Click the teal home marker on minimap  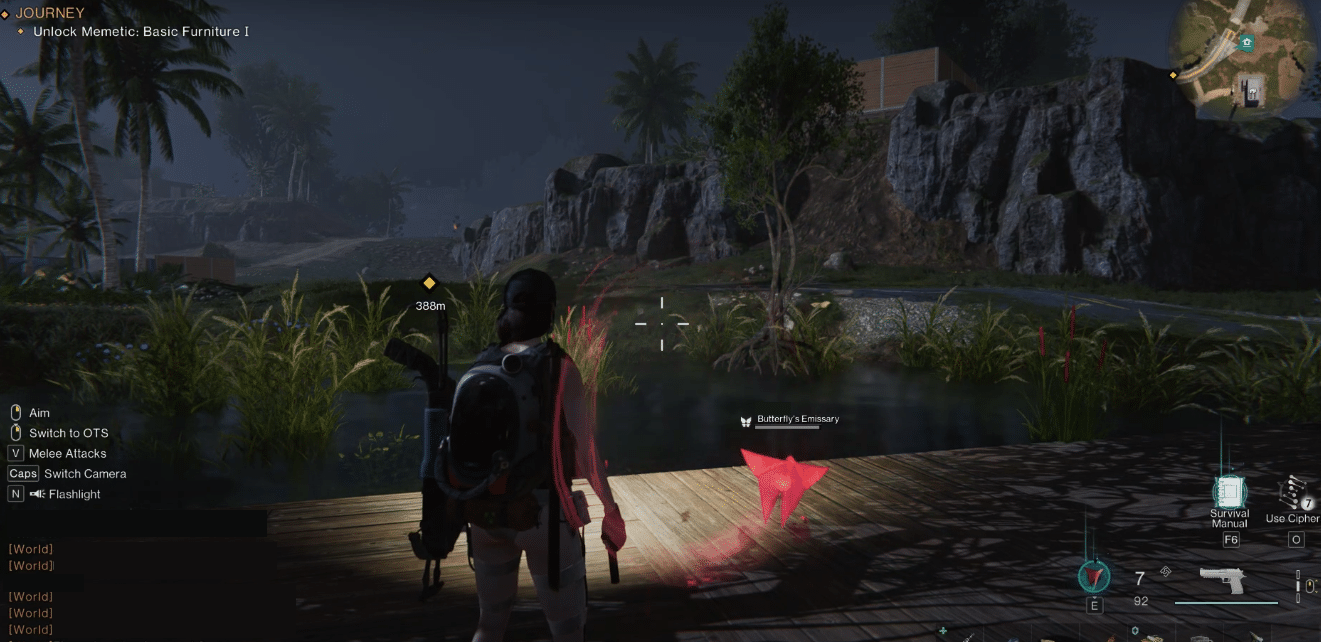coord(1246,42)
